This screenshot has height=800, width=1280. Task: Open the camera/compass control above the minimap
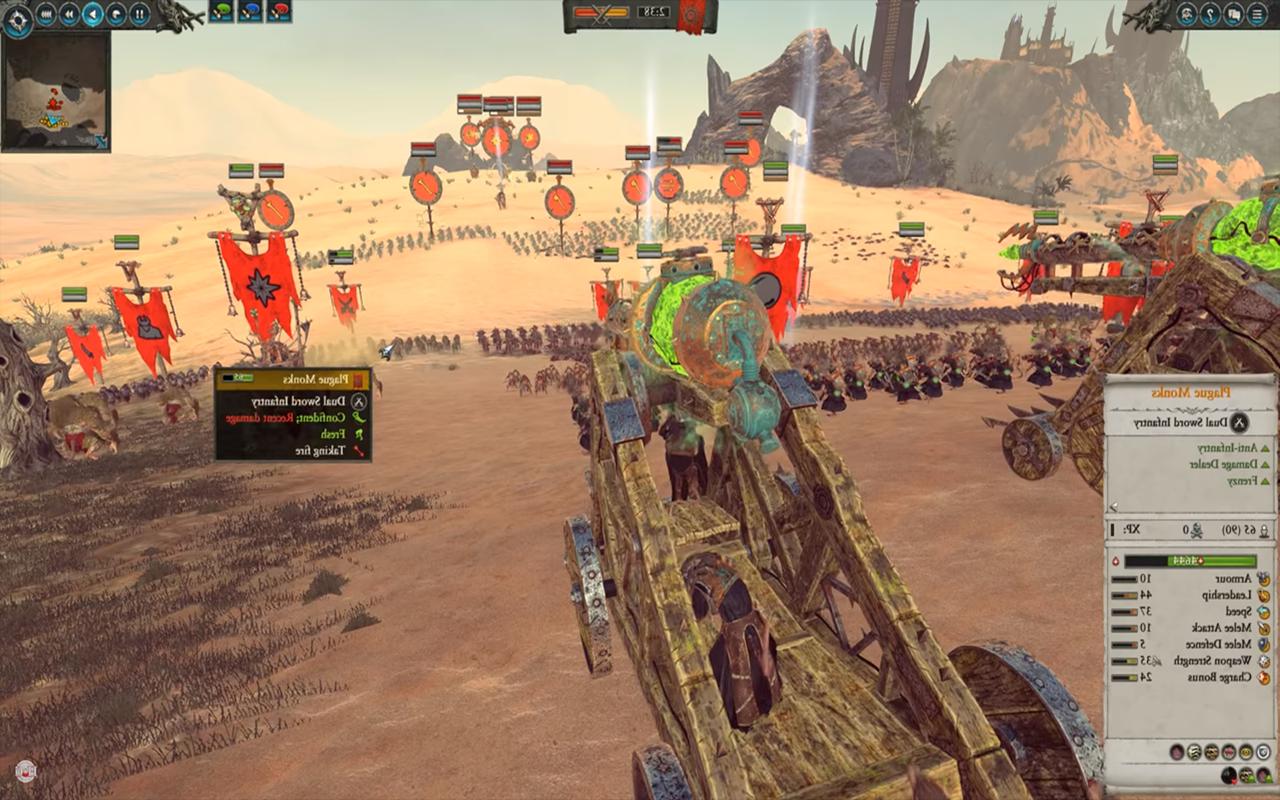coord(18,19)
